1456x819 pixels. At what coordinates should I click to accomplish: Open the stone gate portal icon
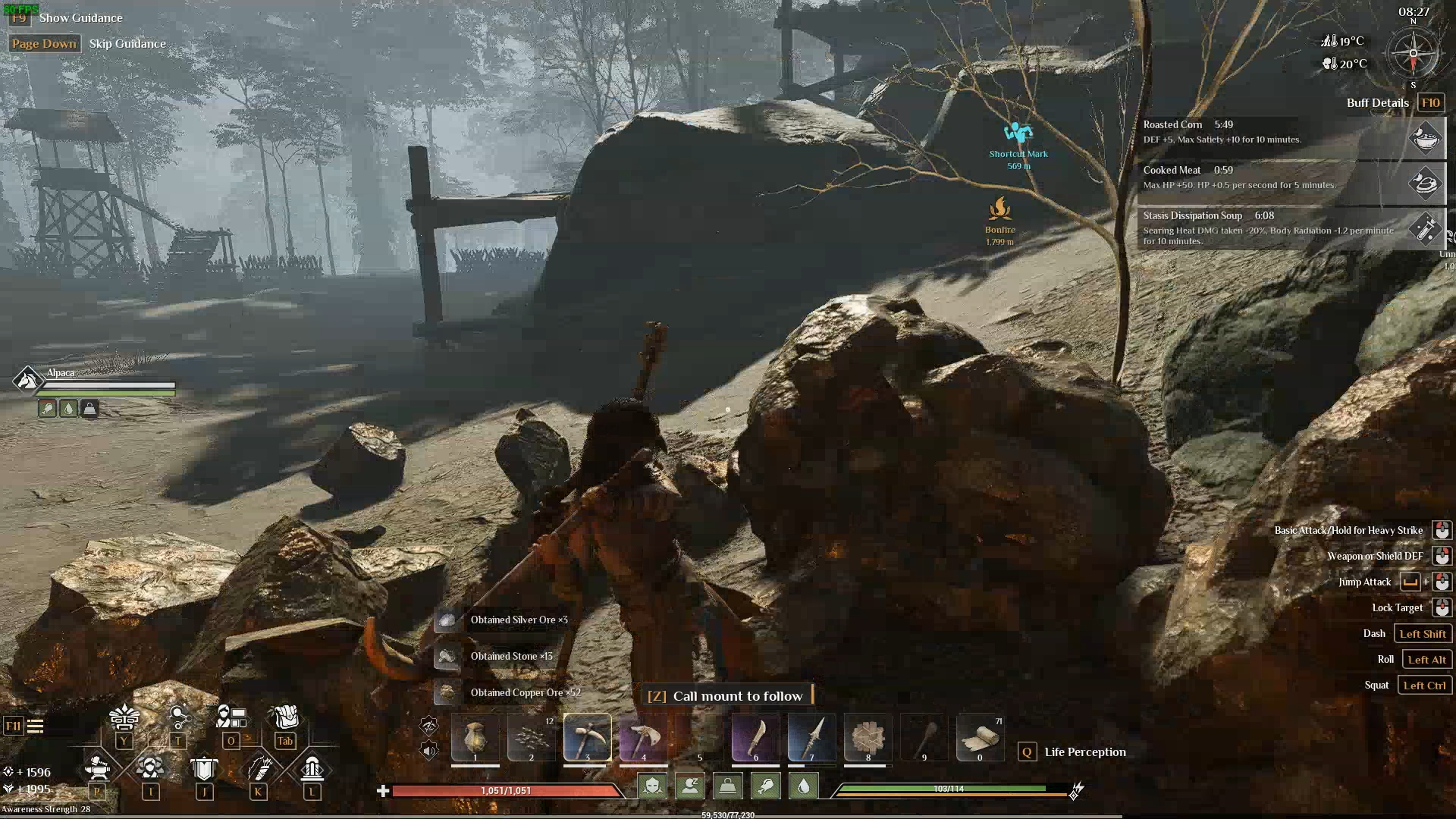[312, 768]
